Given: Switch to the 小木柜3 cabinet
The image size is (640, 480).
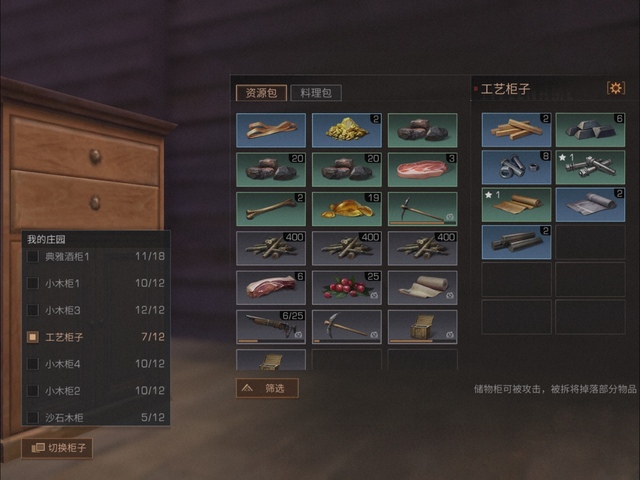Looking at the screenshot, I should [x=97, y=311].
